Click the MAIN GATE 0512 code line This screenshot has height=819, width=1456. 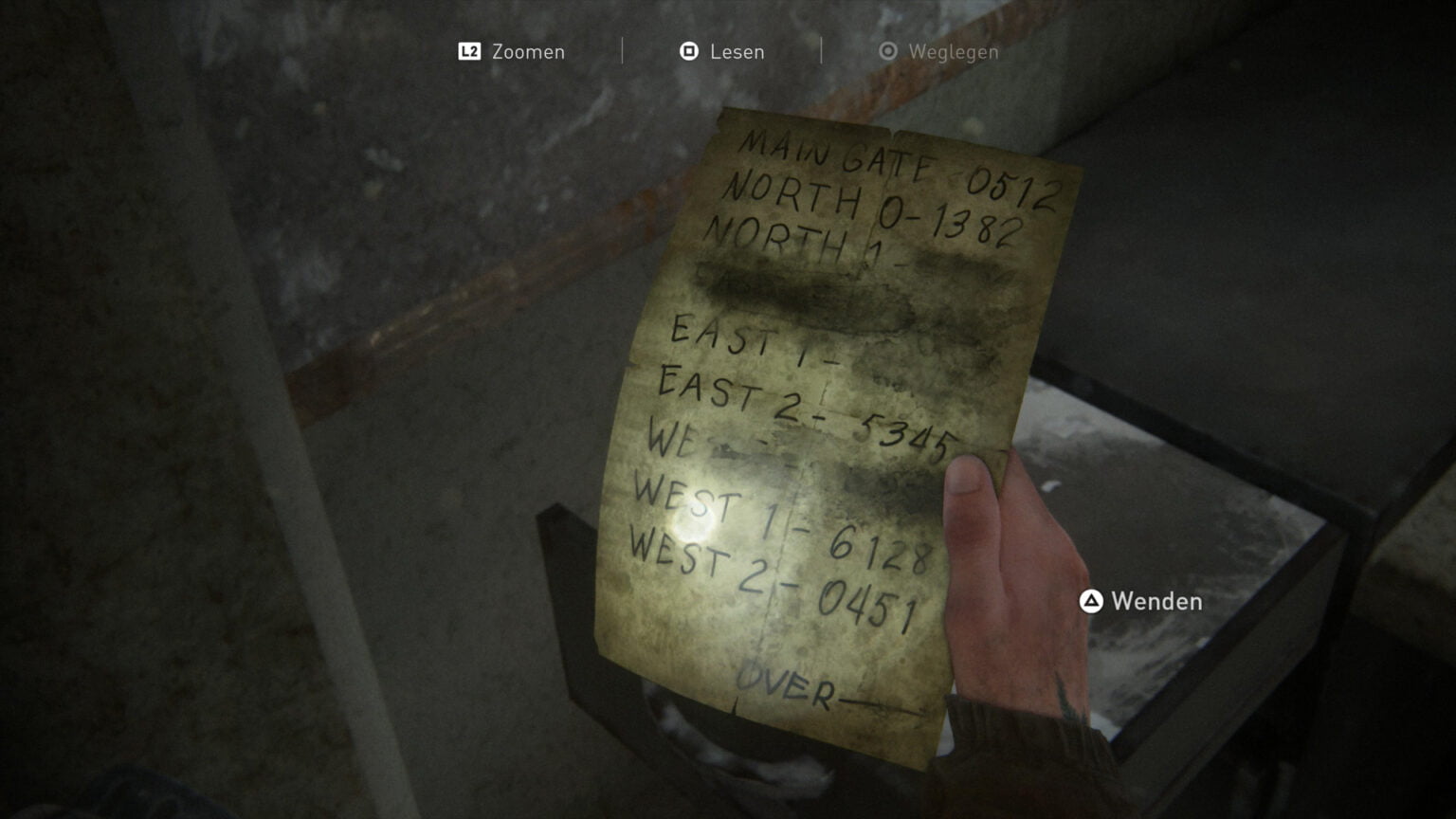point(901,163)
